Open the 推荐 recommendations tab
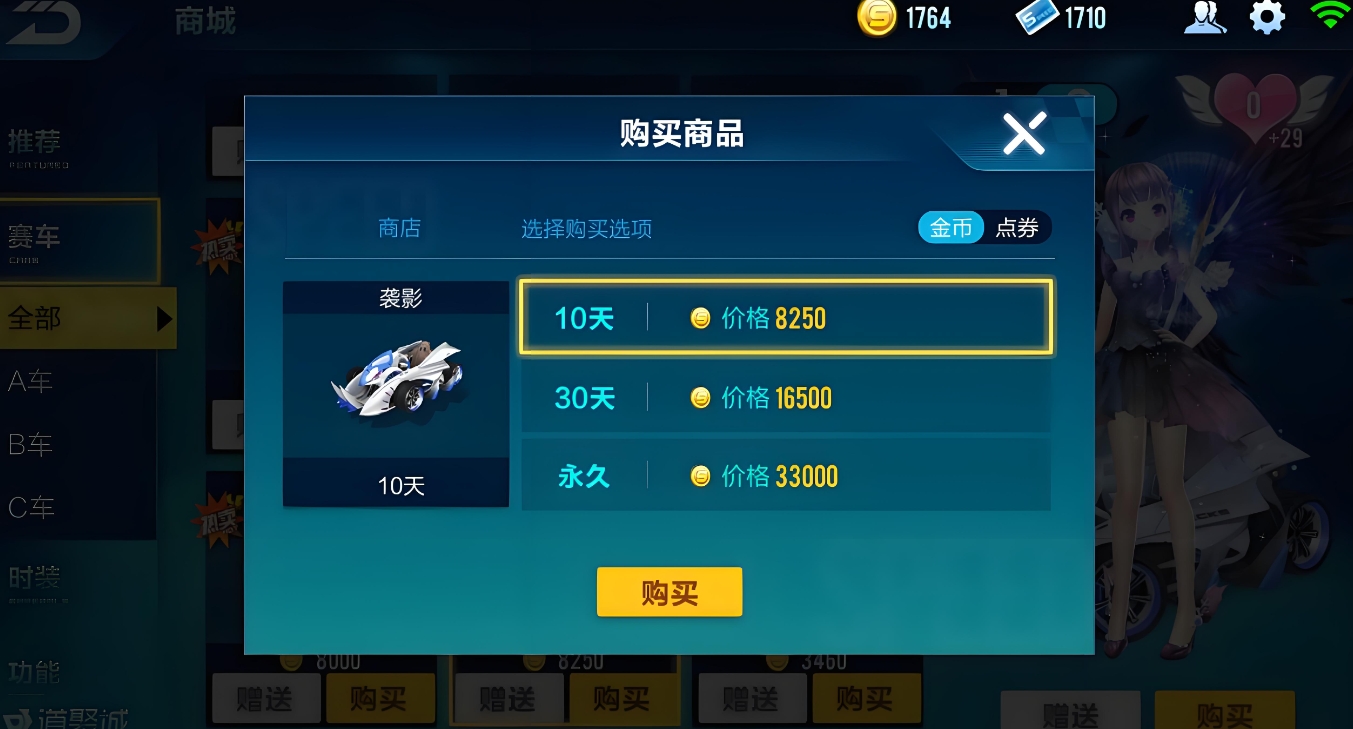 click(33, 140)
